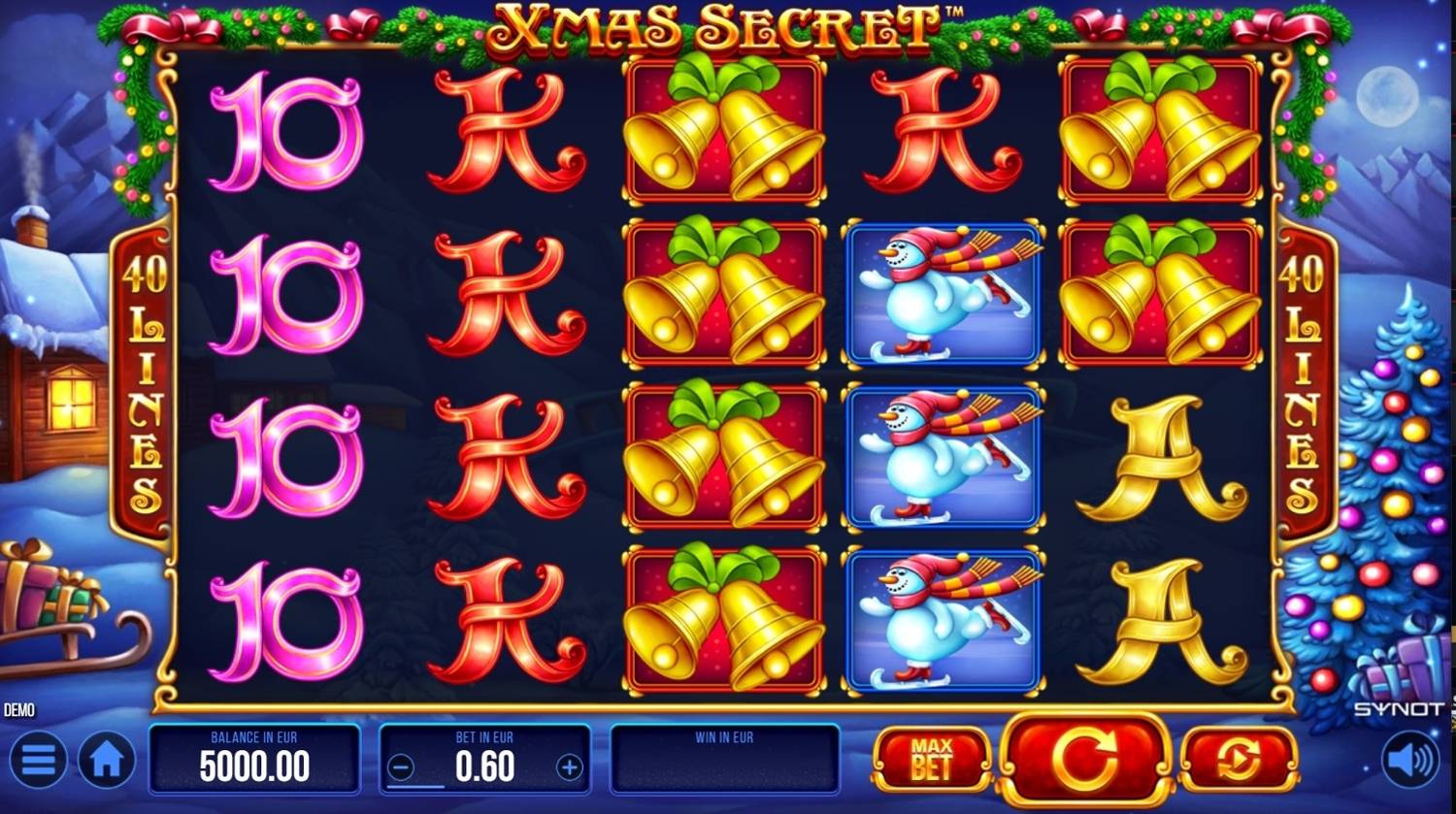The image size is (1456, 814).
Task: Toggle the DEMO mode label
Action: coord(17,709)
